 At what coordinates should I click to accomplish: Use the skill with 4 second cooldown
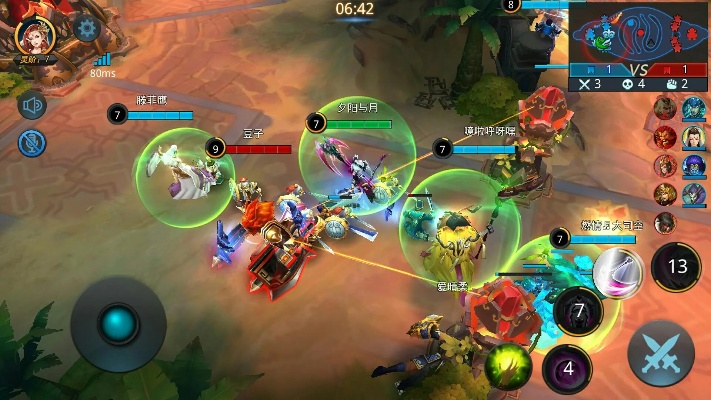(567, 367)
